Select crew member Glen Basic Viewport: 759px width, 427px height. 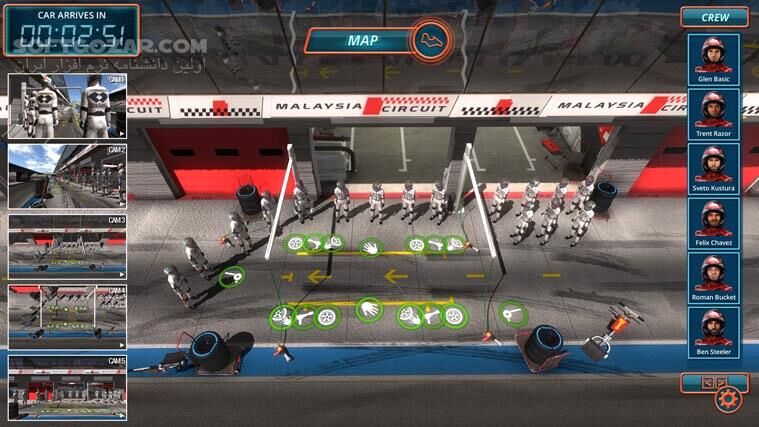714,59
